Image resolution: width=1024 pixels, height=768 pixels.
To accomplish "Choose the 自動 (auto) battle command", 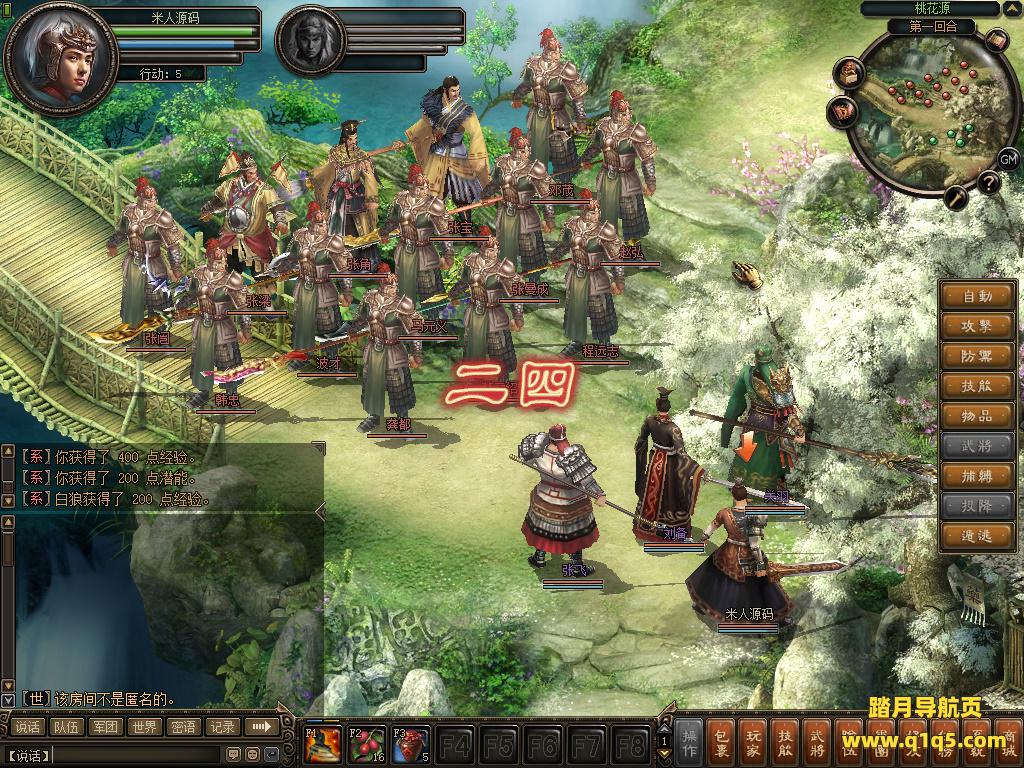I will pos(978,296).
